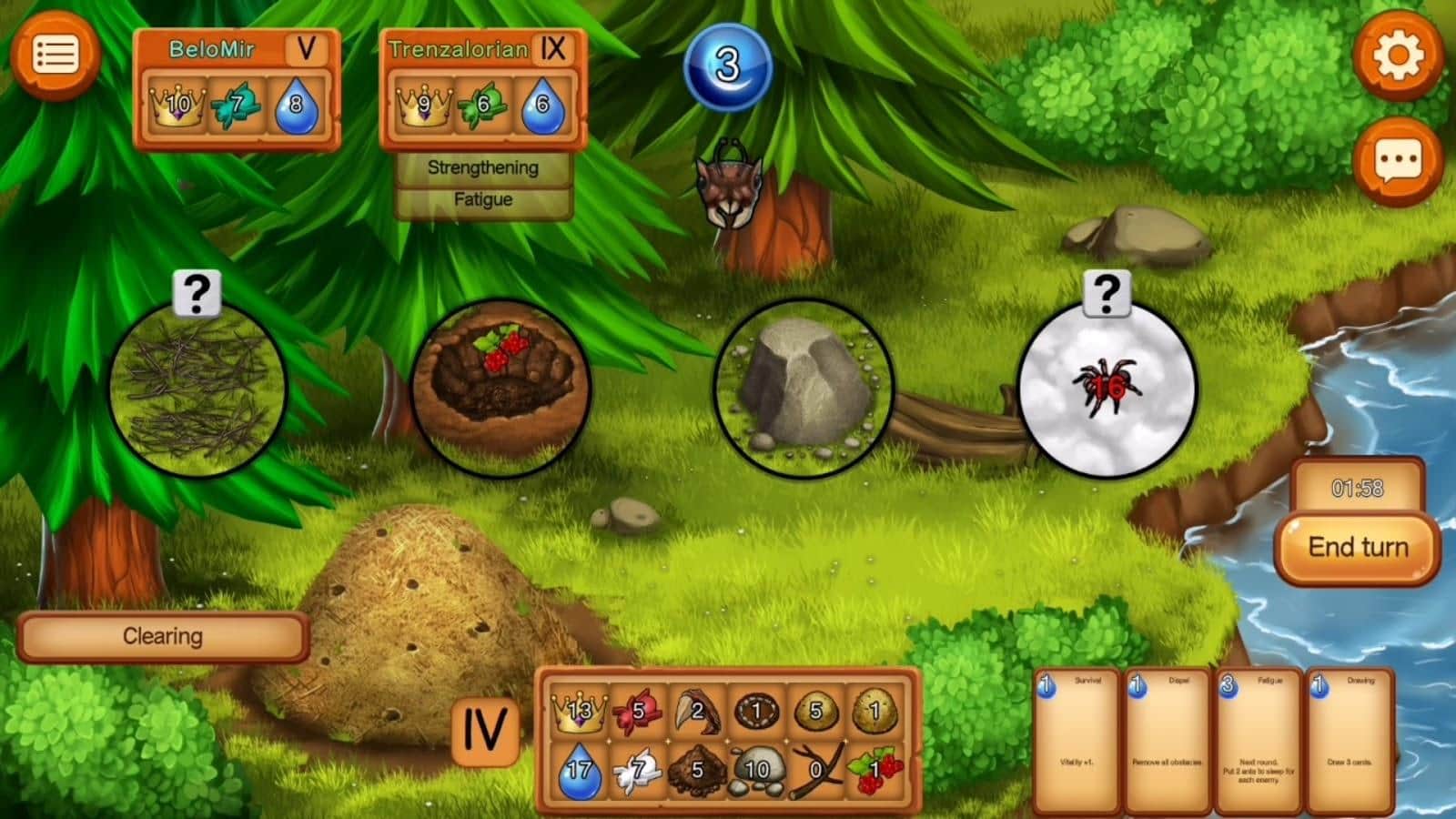Click the Strengthening effect label
The height and width of the screenshot is (819, 1456).
482,167
